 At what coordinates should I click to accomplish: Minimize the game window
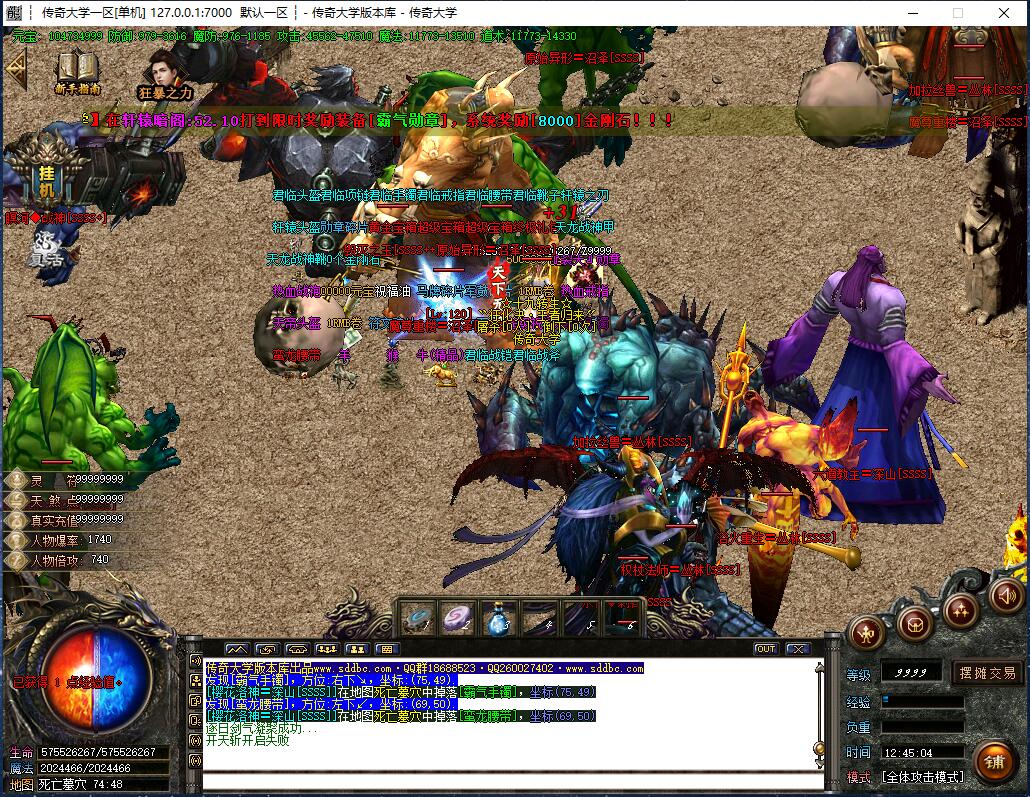912,13
